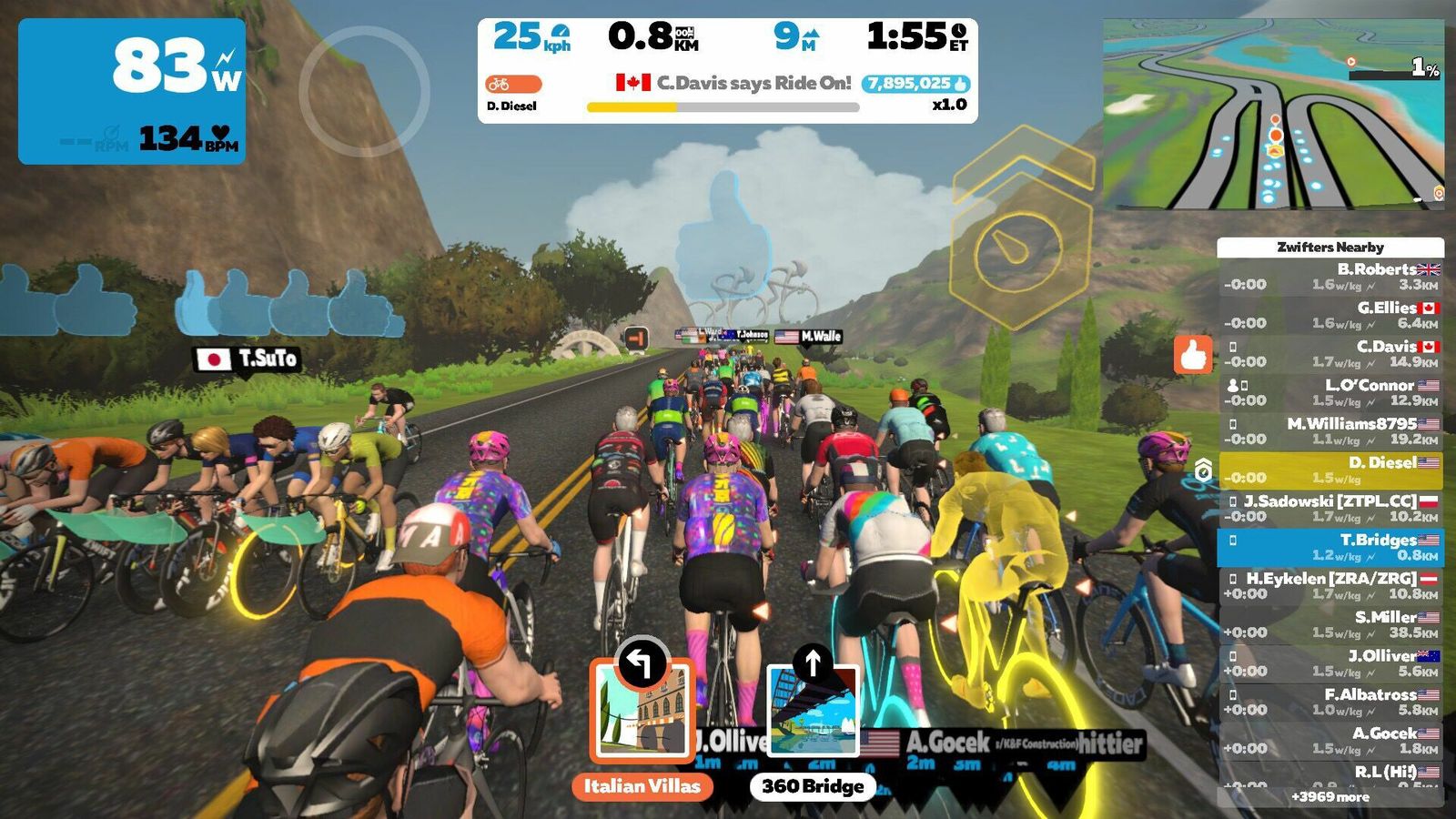Pick J.Olliver rider row
The height and width of the screenshot is (819, 1456).
point(1330,663)
